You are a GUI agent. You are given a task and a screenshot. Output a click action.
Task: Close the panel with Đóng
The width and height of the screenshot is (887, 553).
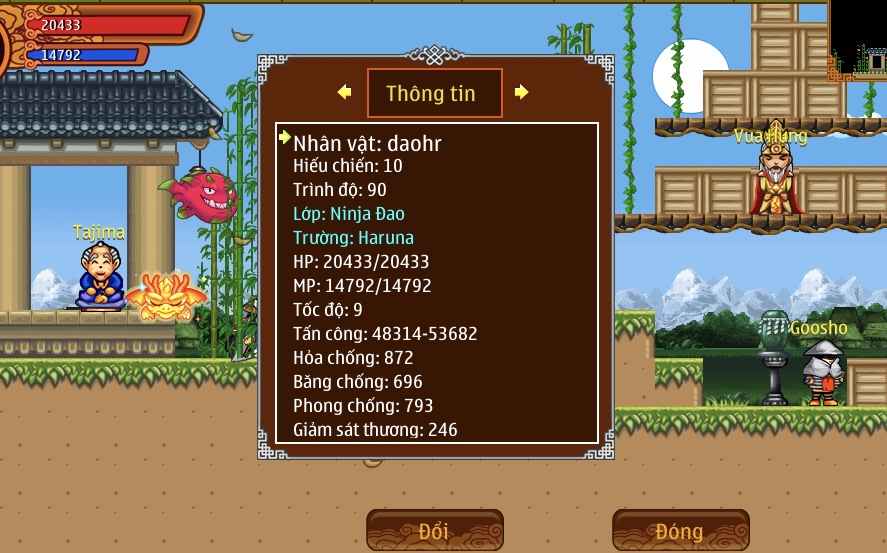pyautogui.click(x=680, y=530)
